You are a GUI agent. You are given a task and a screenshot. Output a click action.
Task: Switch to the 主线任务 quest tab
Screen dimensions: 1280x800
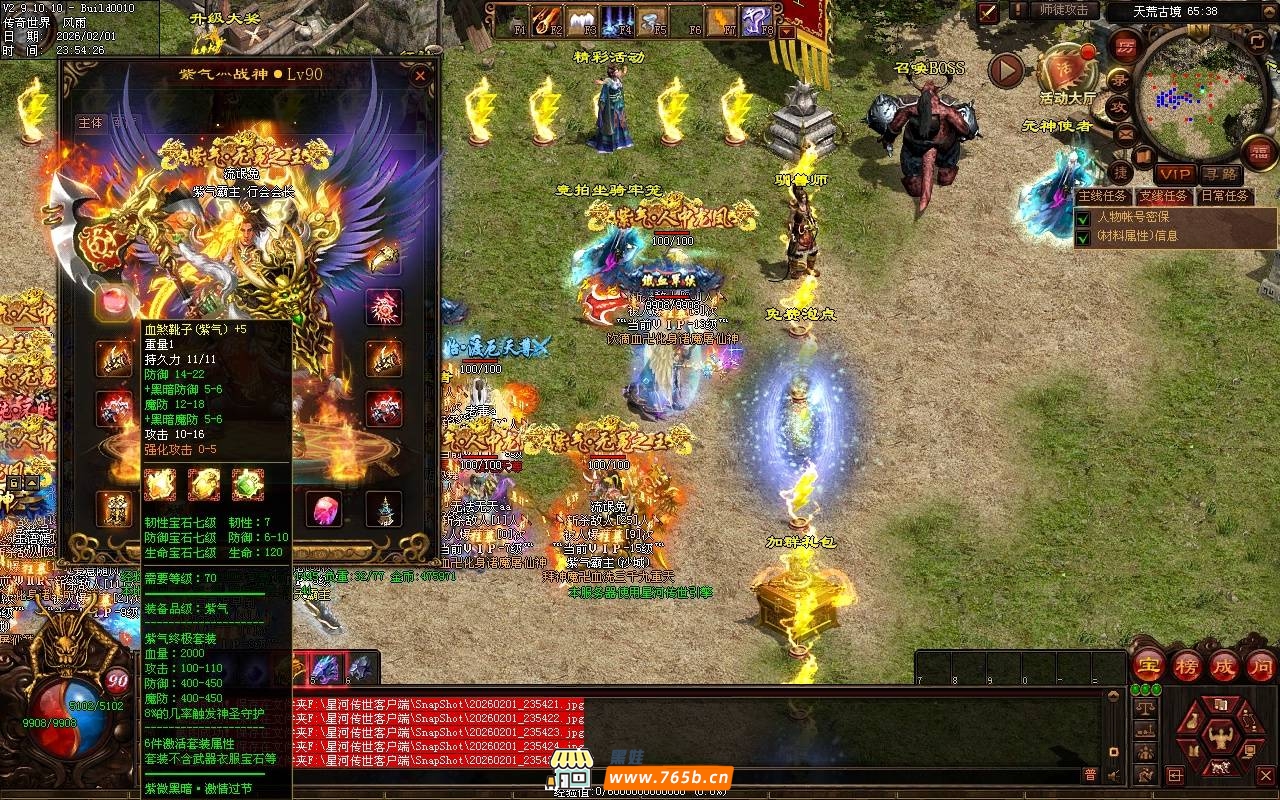click(1103, 196)
